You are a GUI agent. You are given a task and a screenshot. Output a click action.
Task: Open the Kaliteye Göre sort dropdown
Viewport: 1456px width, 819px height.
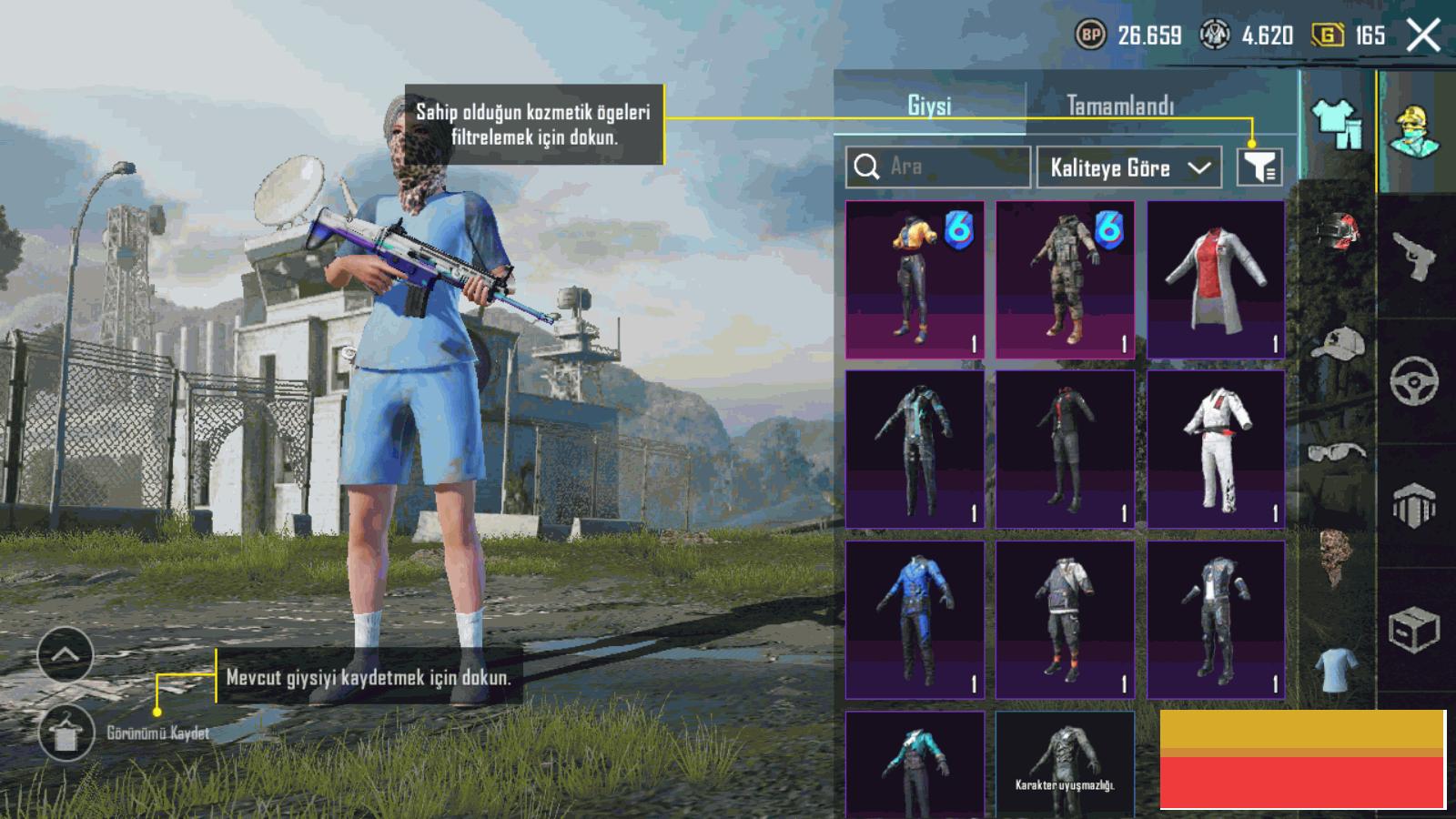(1128, 167)
